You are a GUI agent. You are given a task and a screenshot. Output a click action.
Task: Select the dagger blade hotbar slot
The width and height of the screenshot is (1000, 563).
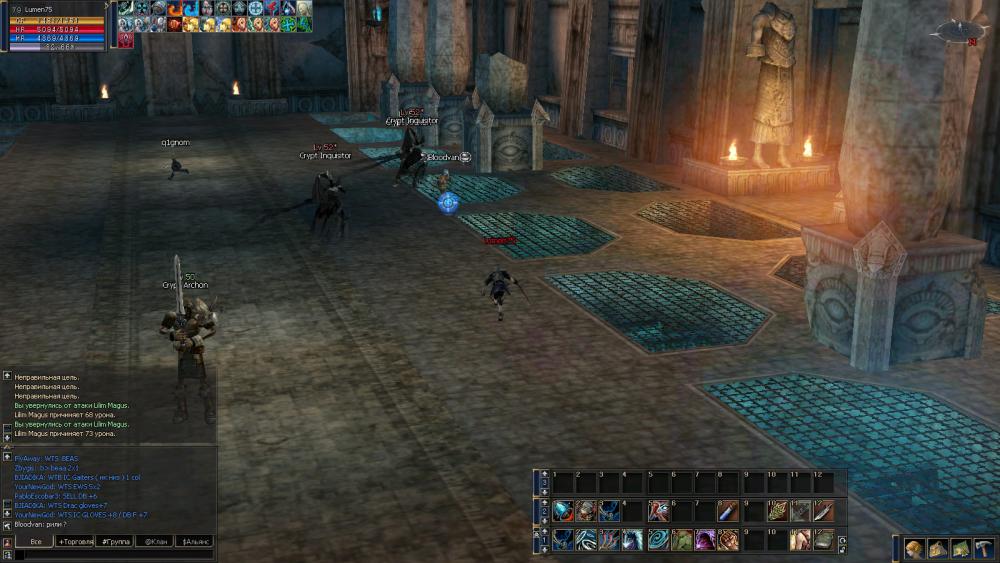pos(822,511)
